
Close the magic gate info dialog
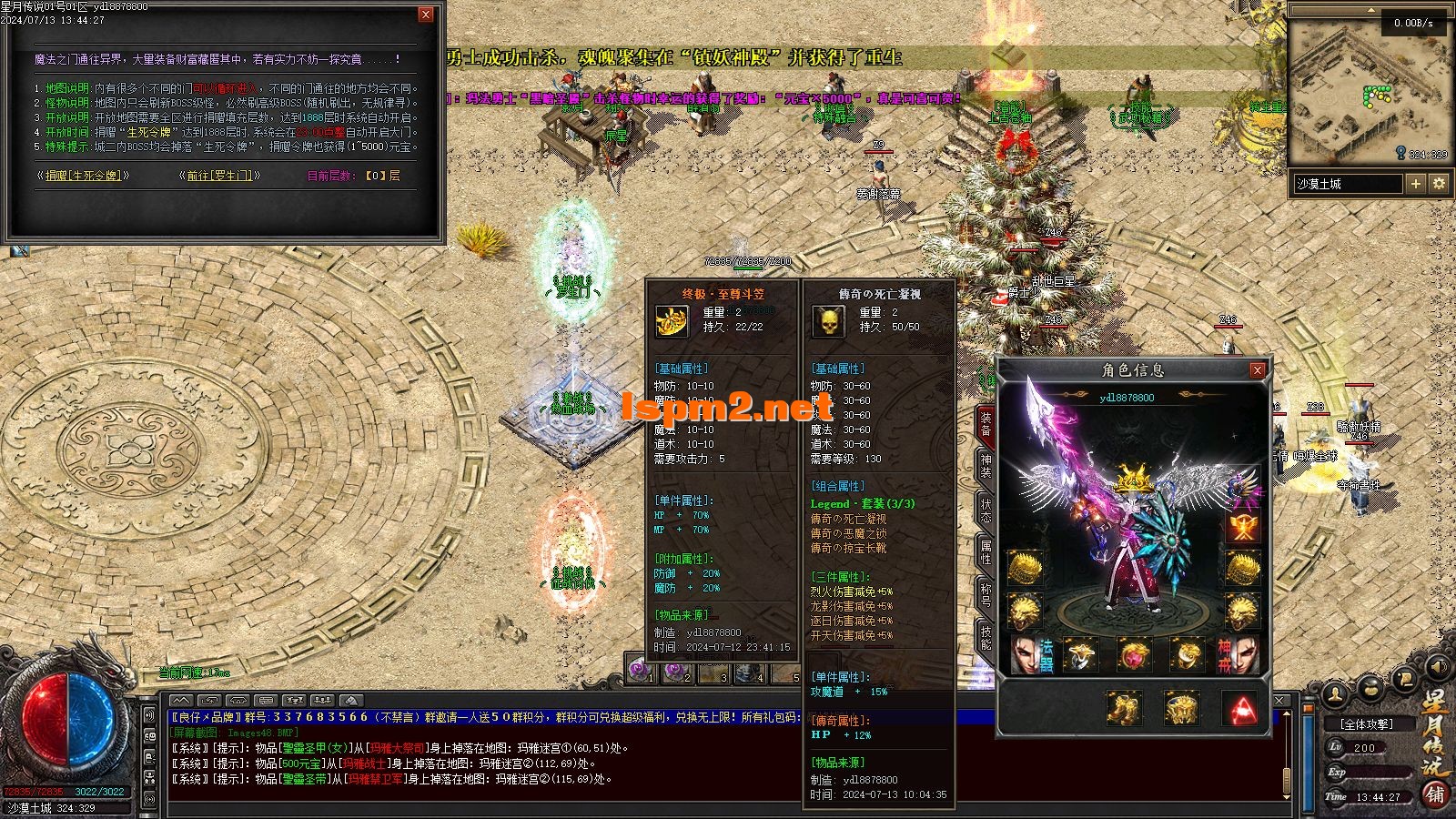[425, 15]
